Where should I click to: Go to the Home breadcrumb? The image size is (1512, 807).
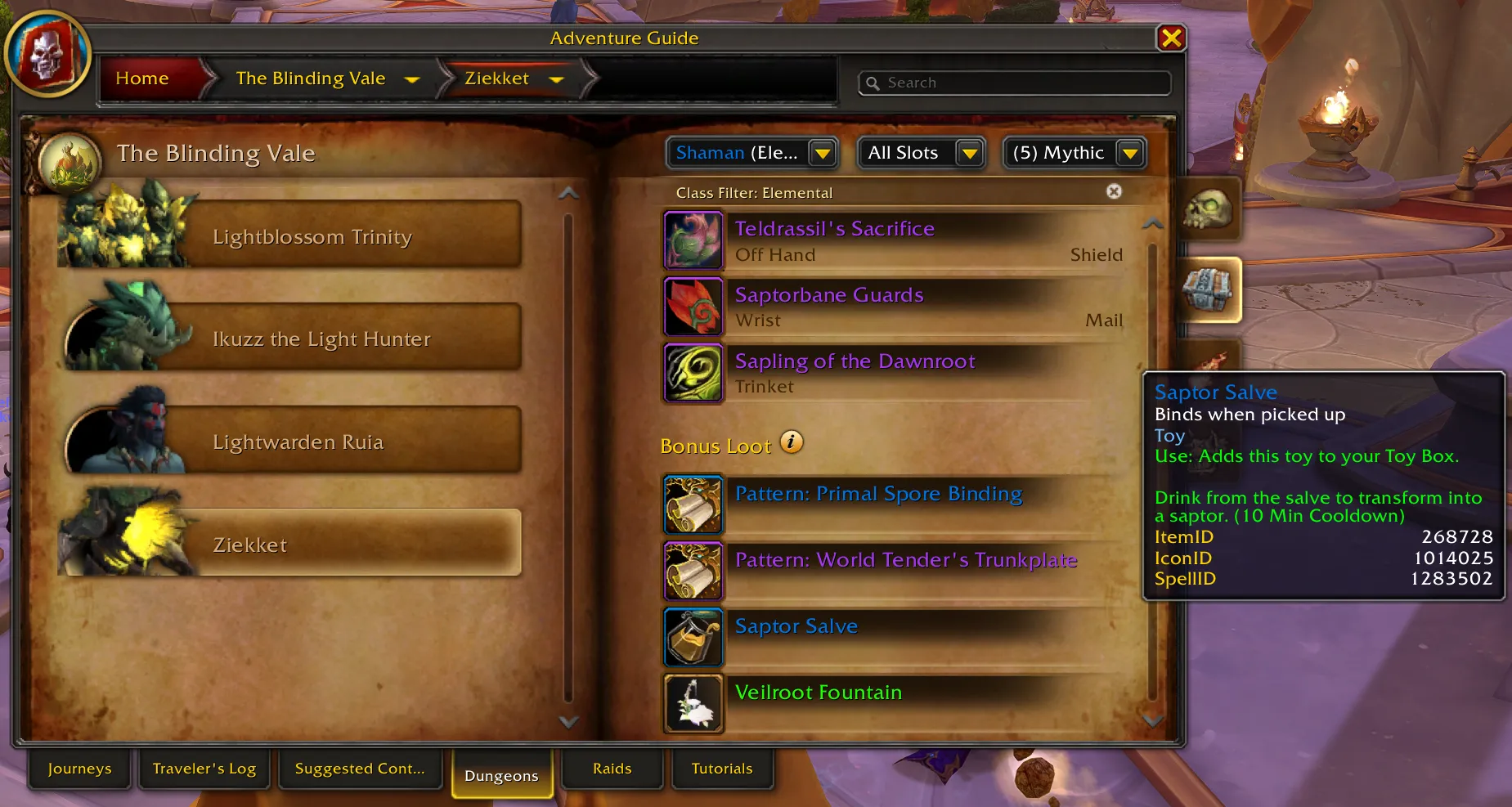(142, 78)
